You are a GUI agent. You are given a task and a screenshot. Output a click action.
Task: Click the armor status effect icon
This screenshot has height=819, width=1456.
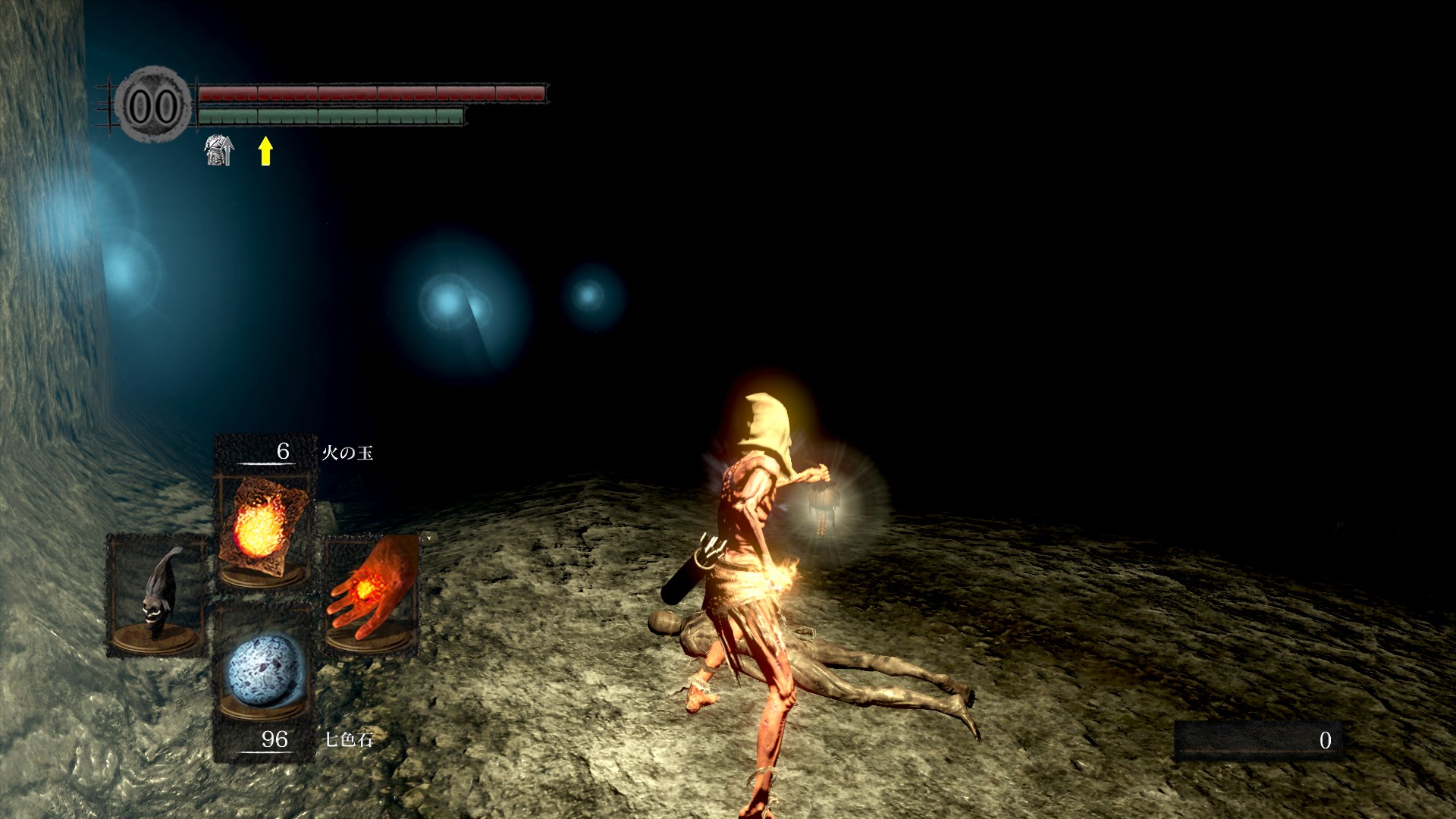click(x=219, y=150)
